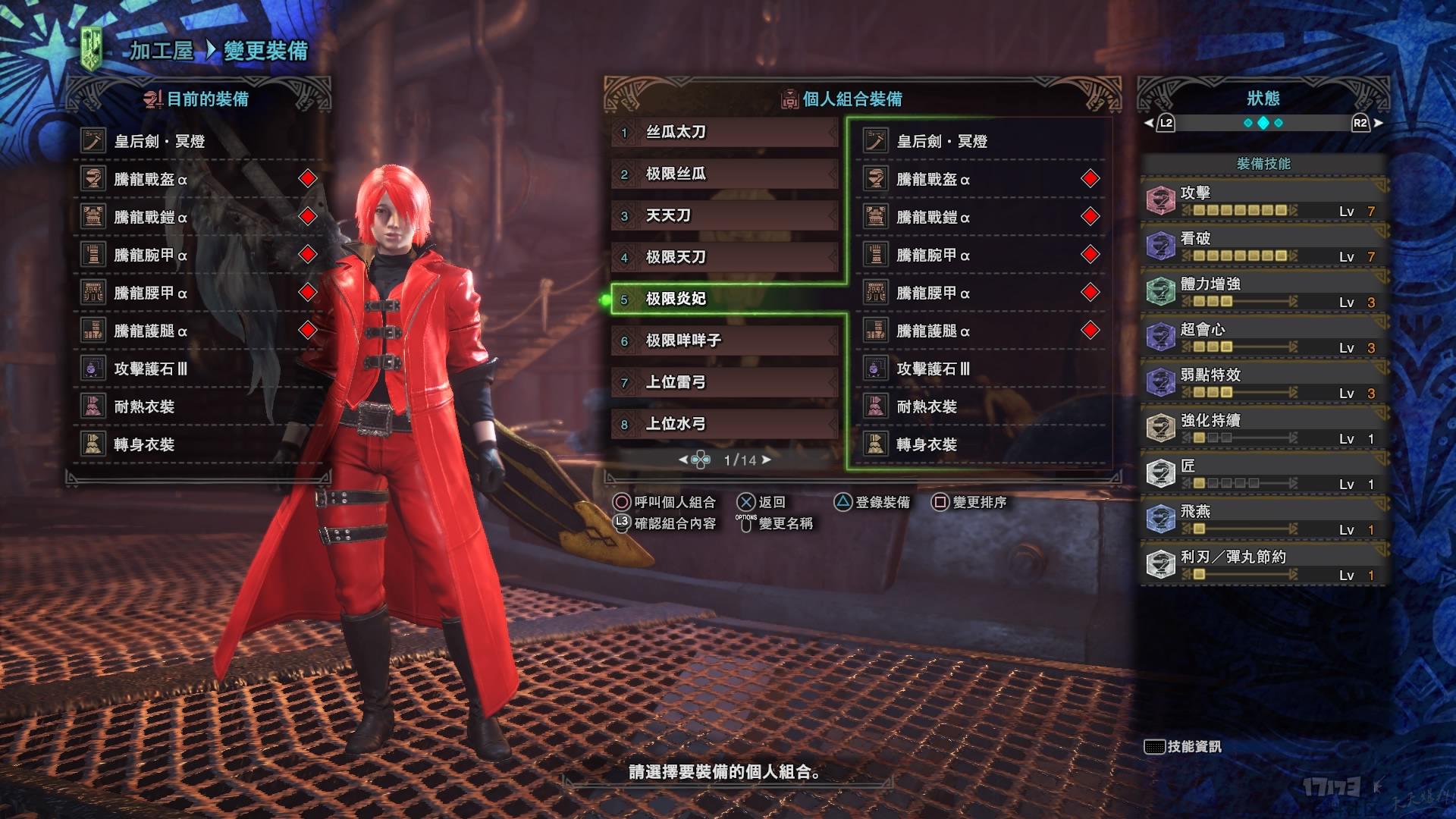Screen dimensions: 1456x819
Task: Go to the next loadout page arrow
Action: point(767,460)
